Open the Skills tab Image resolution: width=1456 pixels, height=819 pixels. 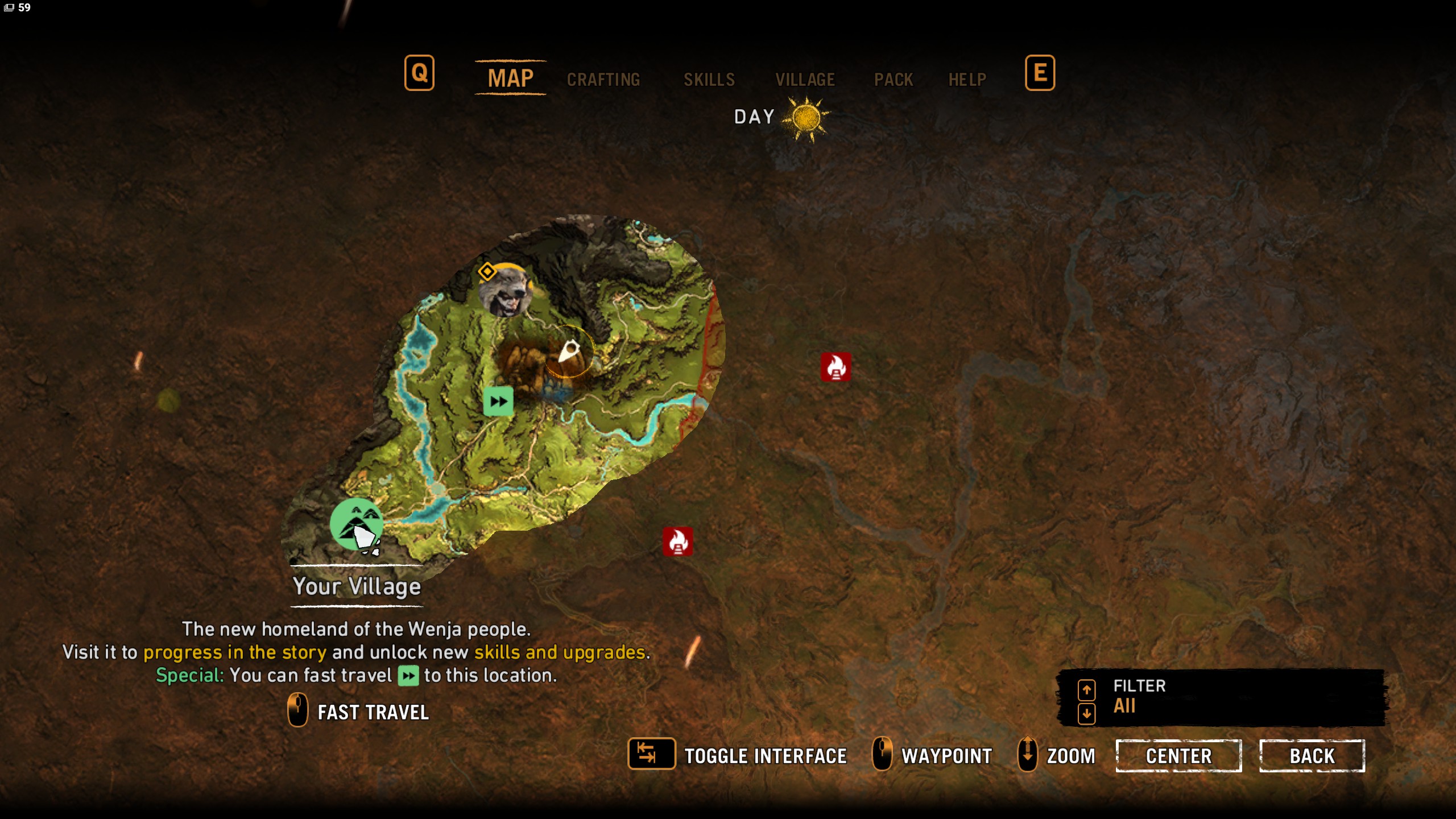(709, 79)
